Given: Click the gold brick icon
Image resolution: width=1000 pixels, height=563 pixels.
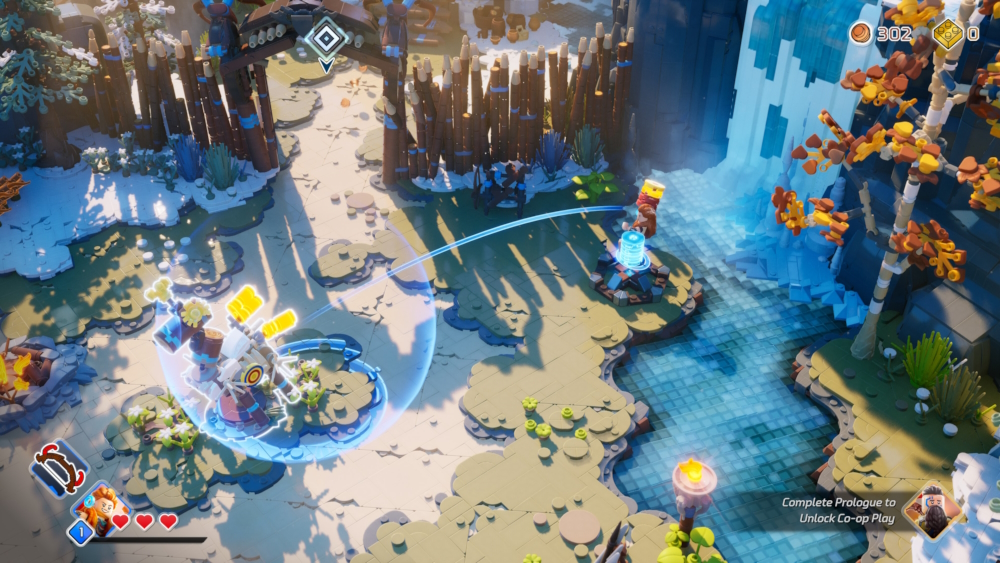Looking at the screenshot, I should pyautogui.click(x=948, y=34).
